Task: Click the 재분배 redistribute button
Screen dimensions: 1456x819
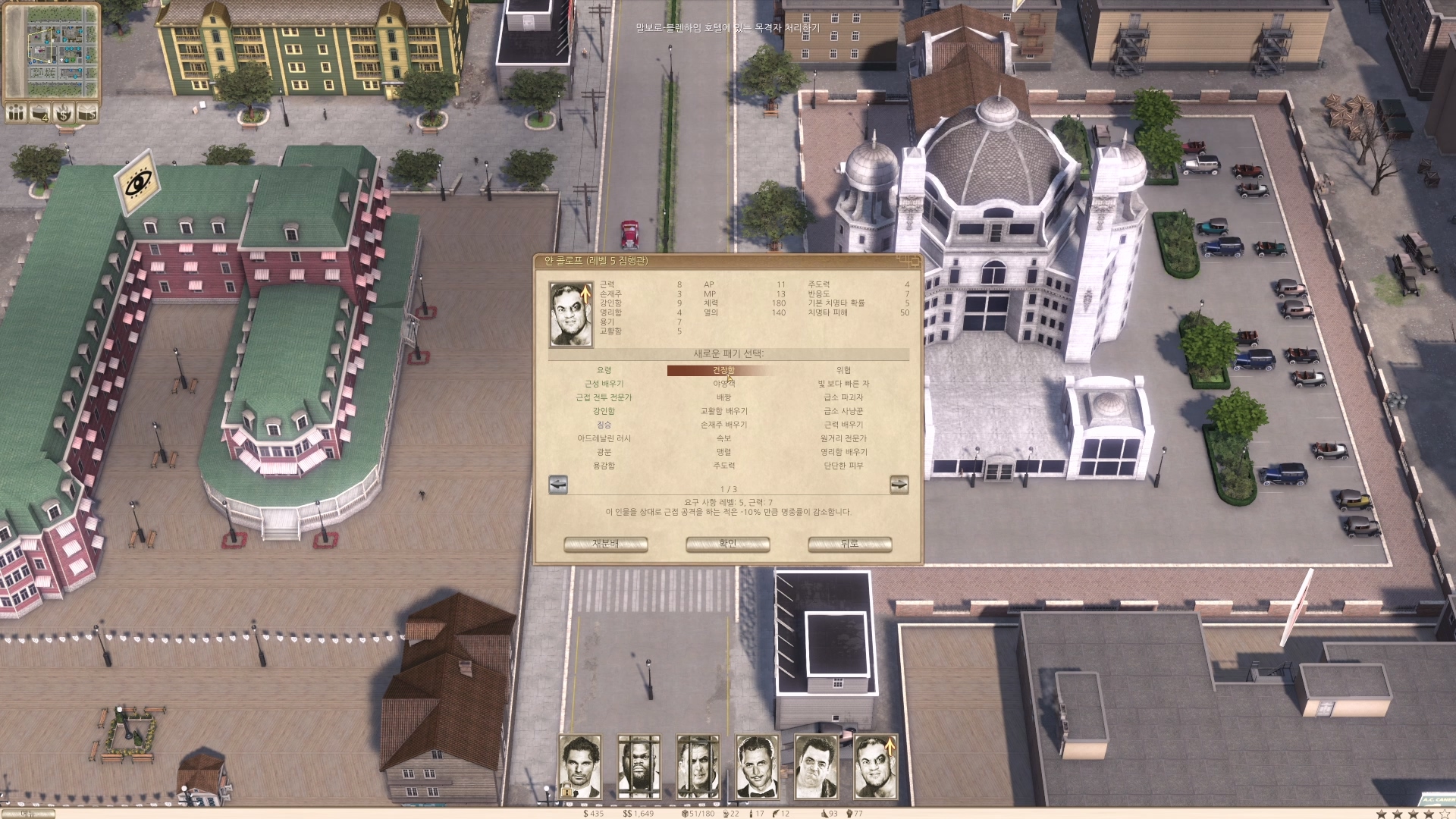Action: click(605, 544)
